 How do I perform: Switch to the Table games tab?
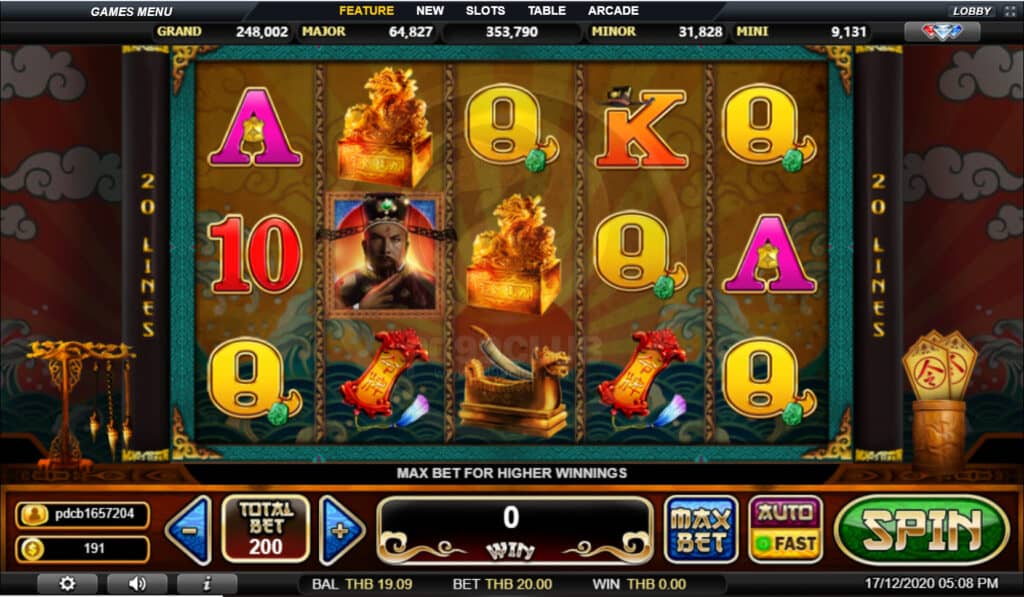546,11
